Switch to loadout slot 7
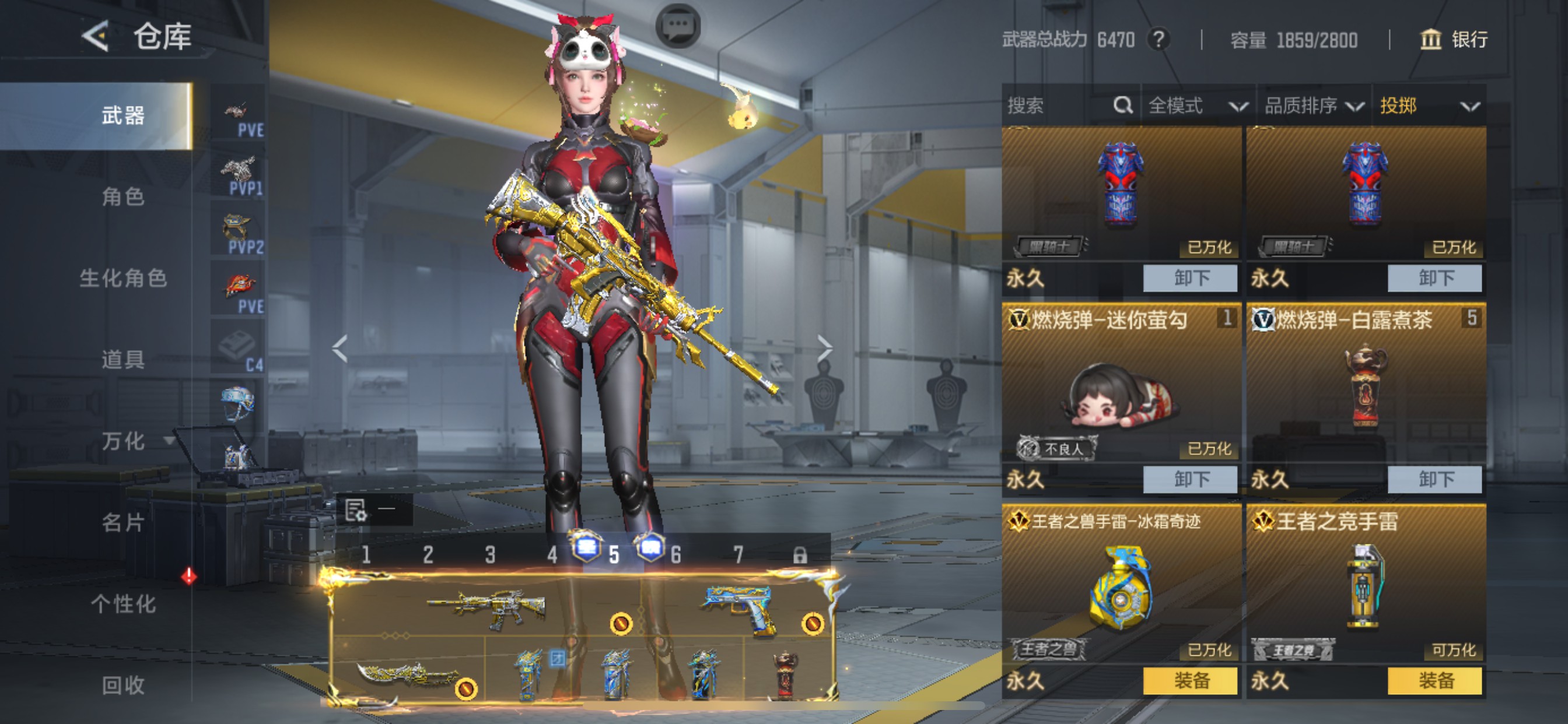1568x724 pixels. pos(738,555)
